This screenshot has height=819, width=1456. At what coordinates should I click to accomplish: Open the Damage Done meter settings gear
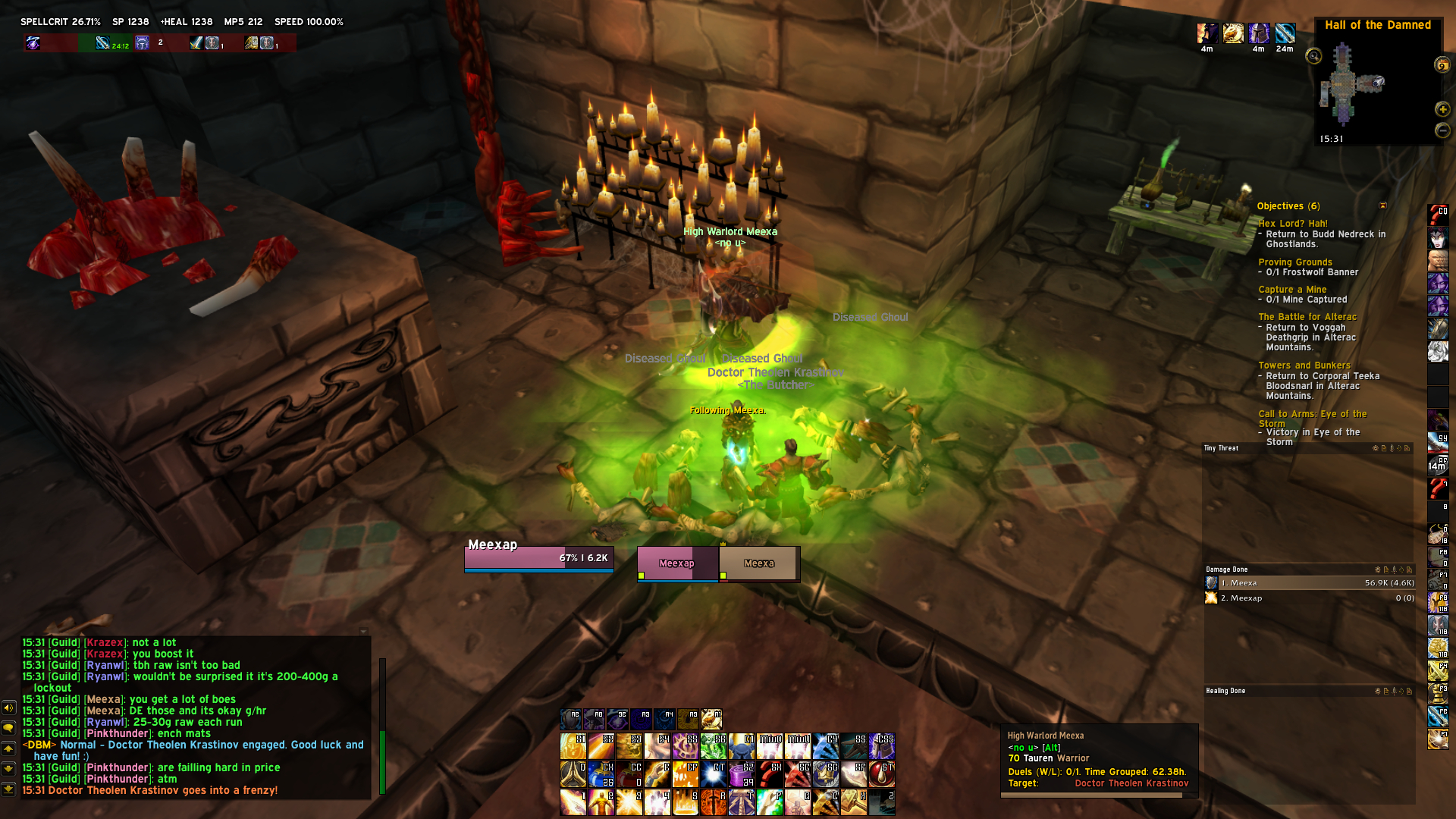pyautogui.click(x=1378, y=570)
